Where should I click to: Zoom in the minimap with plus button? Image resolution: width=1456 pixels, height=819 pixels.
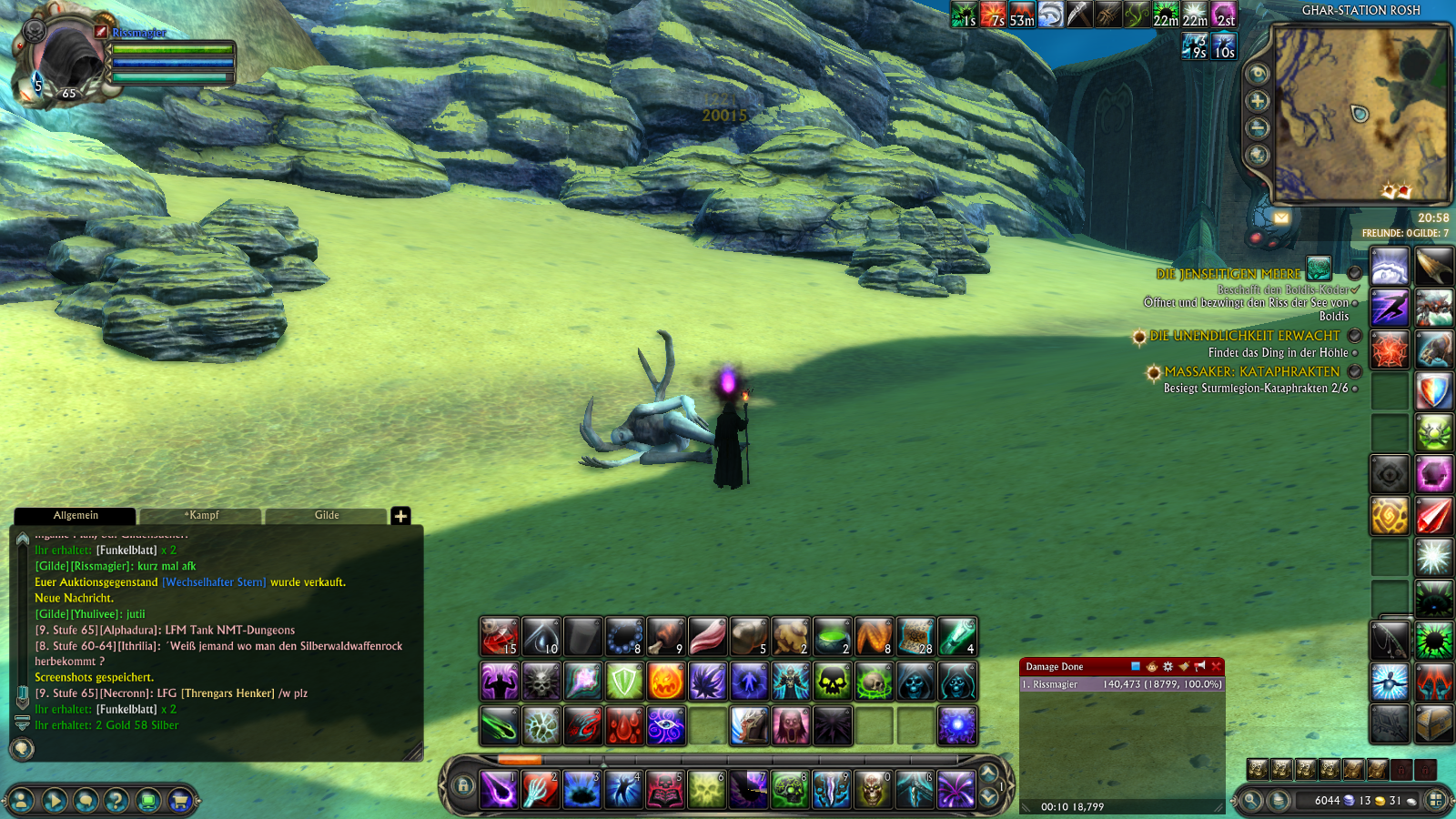pos(1258,101)
